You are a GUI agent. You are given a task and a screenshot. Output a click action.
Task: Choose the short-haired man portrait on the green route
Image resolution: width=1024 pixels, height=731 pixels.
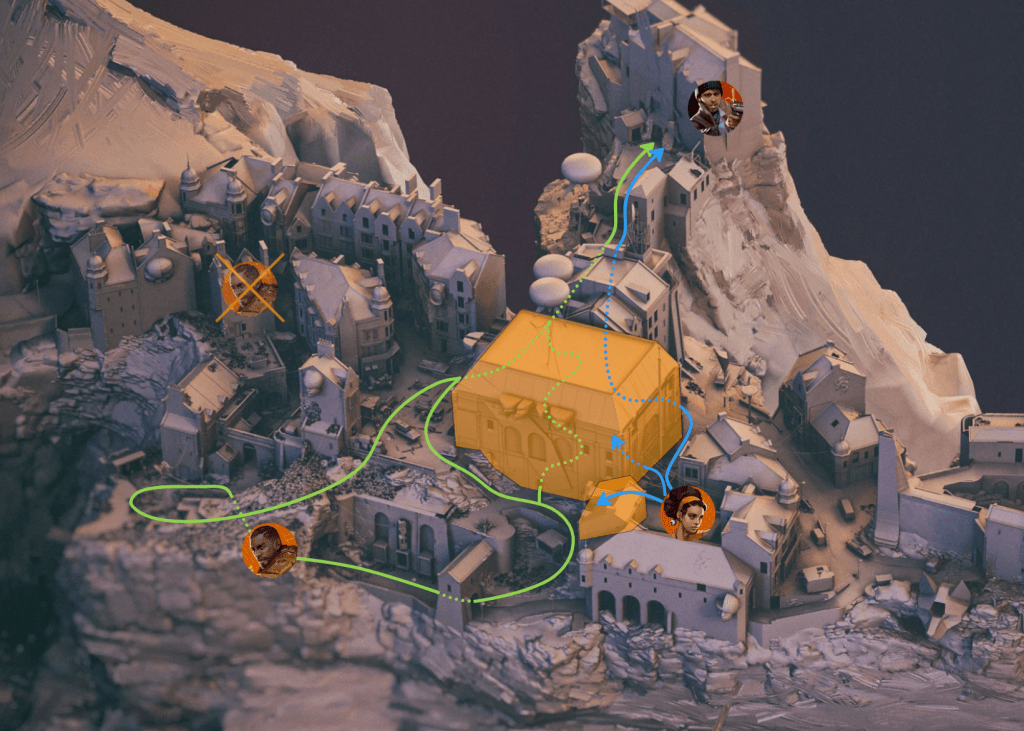click(x=270, y=550)
